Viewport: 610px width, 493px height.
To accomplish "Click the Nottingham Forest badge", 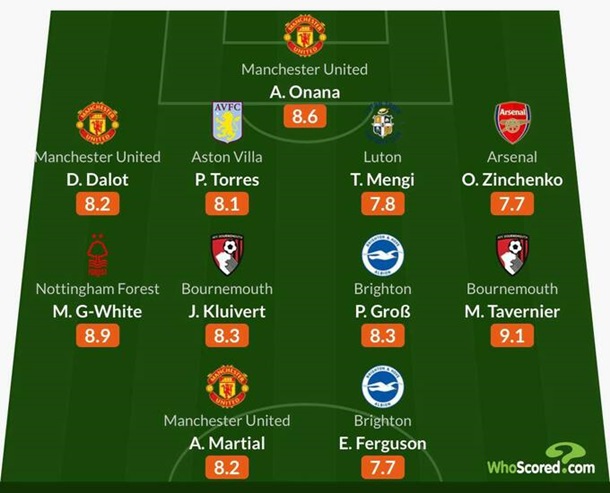I will 97,254.
